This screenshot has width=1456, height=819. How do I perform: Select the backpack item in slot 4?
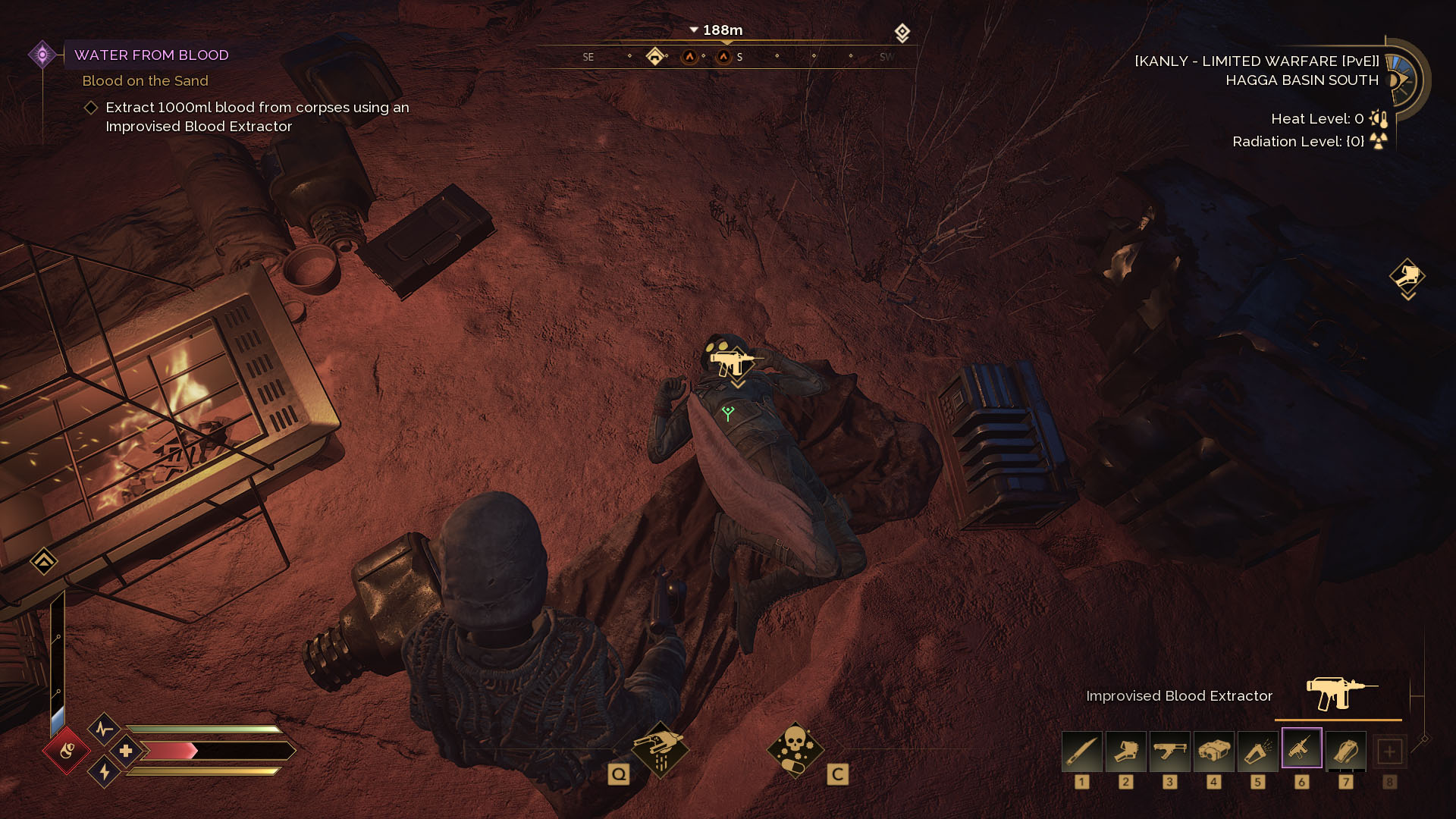tap(1214, 751)
